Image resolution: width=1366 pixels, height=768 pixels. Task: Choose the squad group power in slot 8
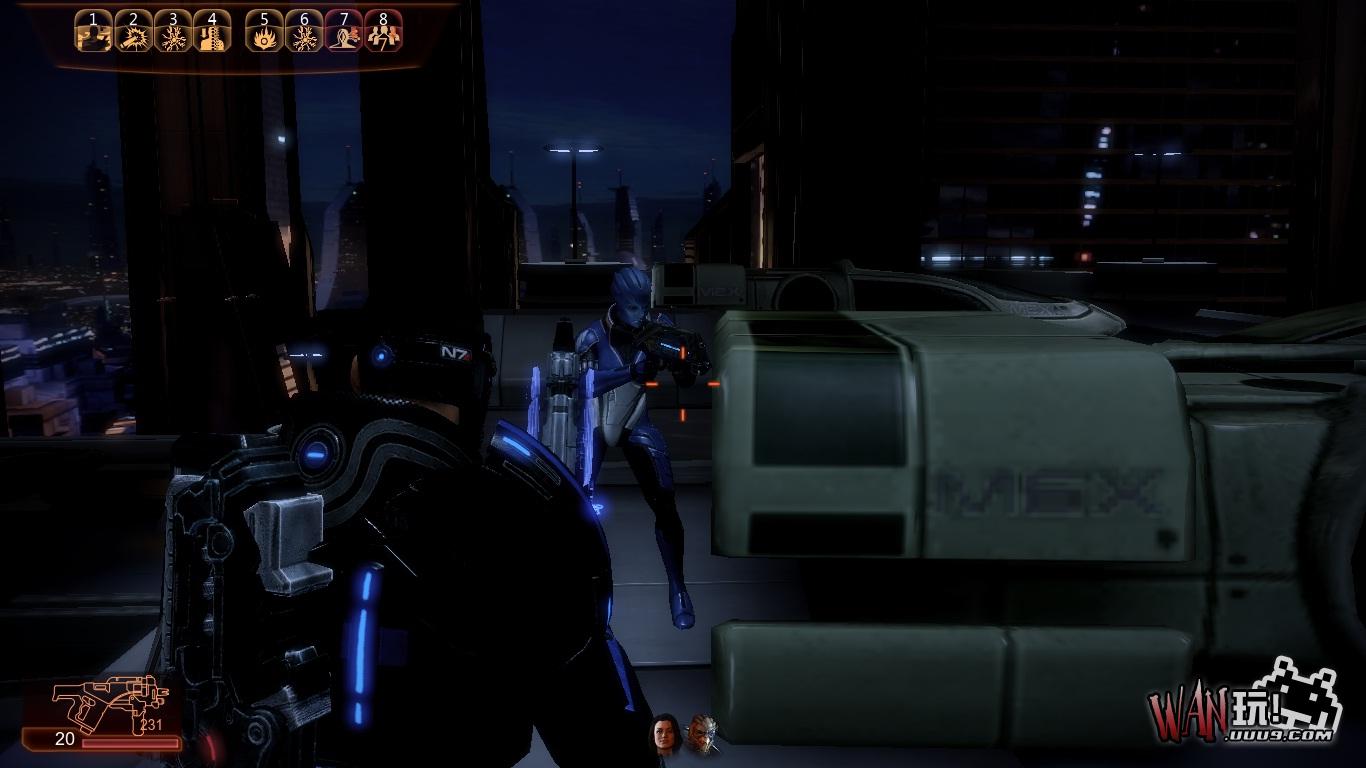(383, 33)
